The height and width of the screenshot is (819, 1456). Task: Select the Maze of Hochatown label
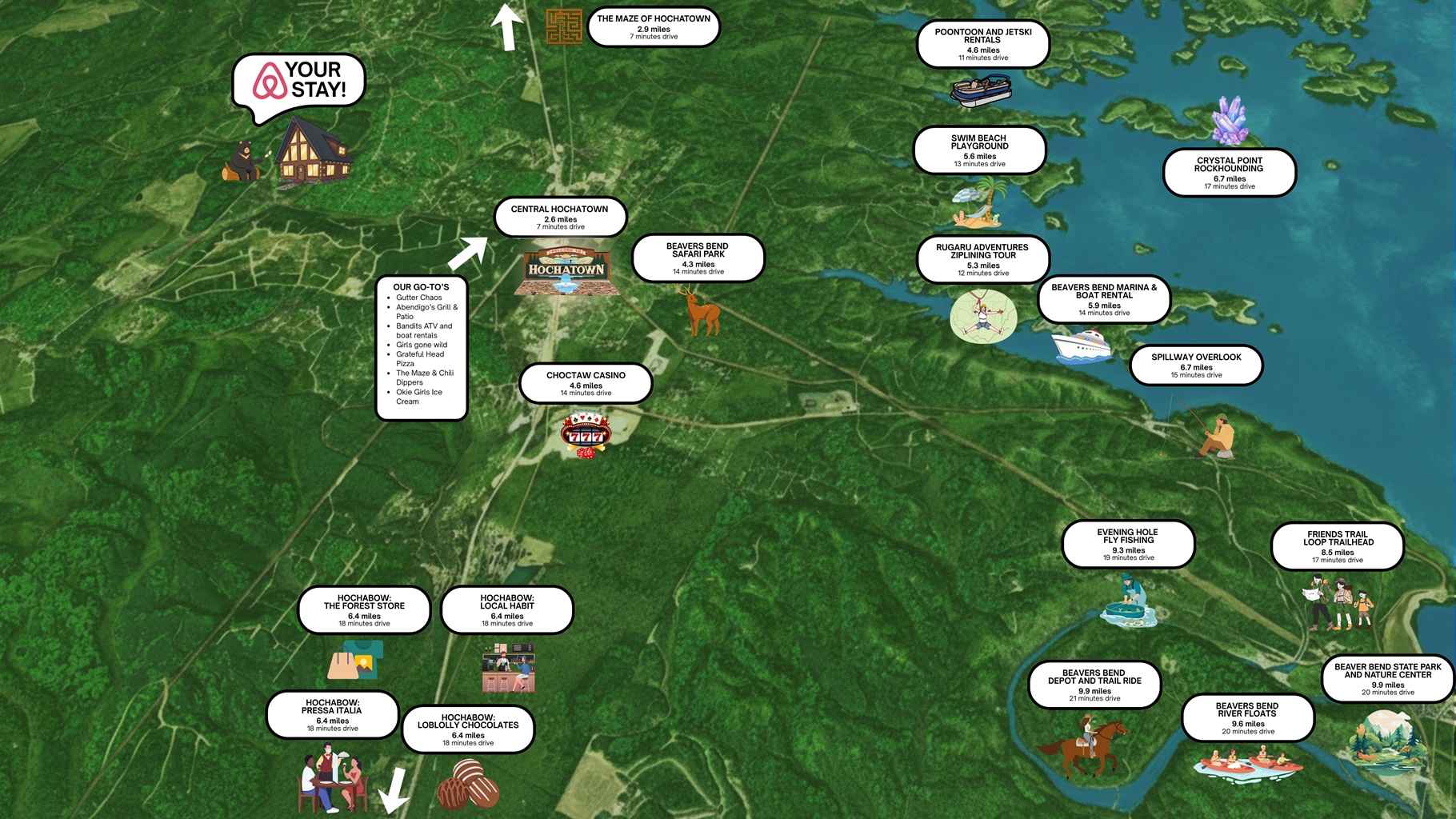coord(654,26)
